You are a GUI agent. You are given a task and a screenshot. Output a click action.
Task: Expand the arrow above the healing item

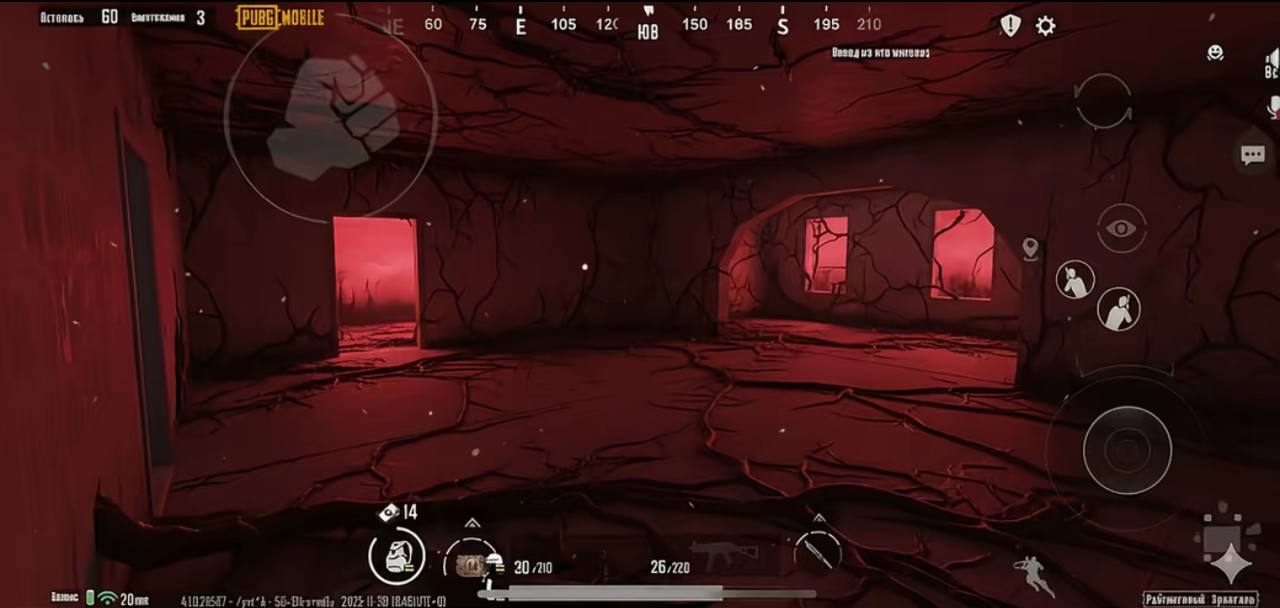click(x=472, y=523)
